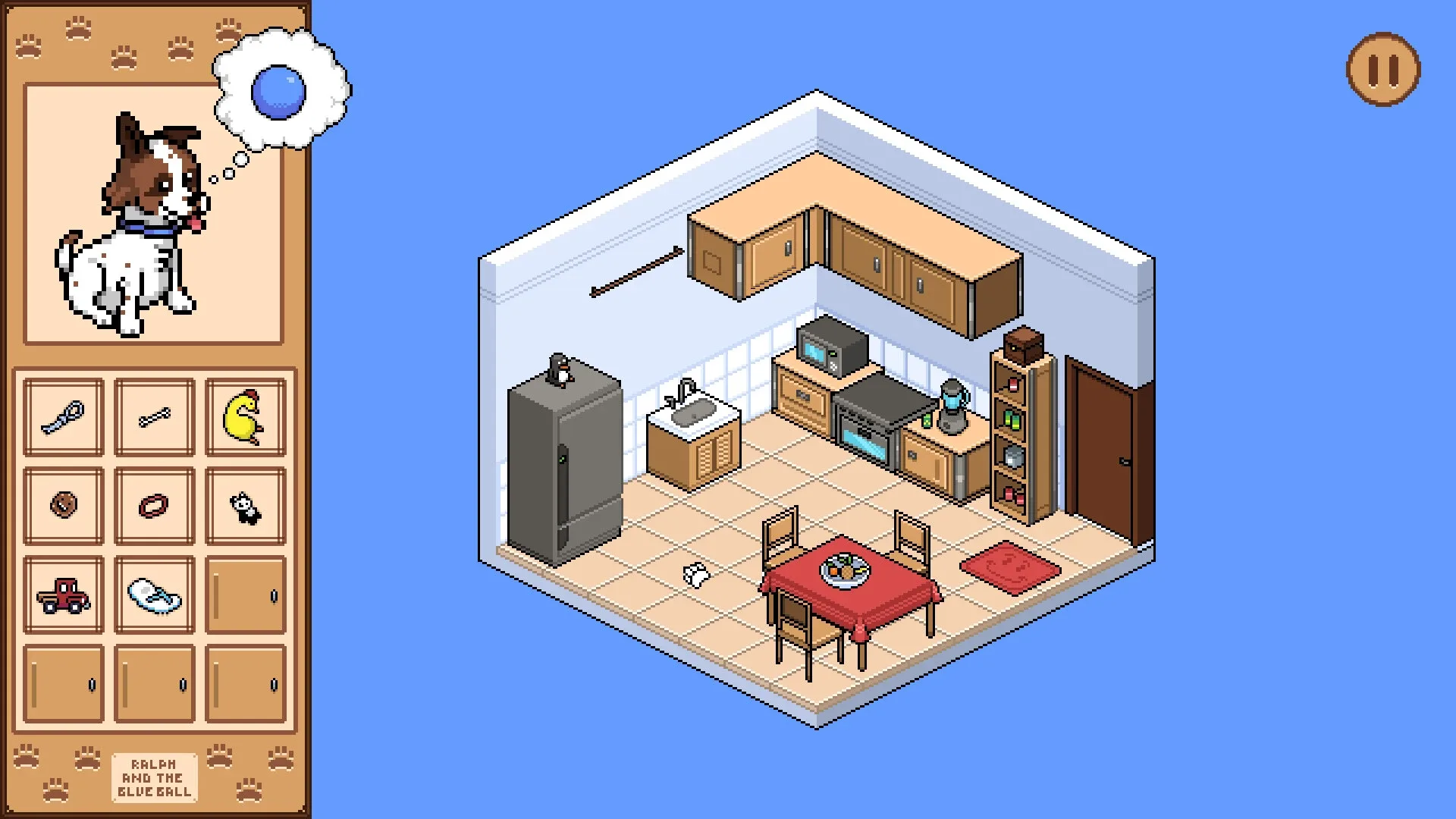Viewport: 1456px width, 819px height.
Task: Open the gray refrigerator
Action: 565,470
